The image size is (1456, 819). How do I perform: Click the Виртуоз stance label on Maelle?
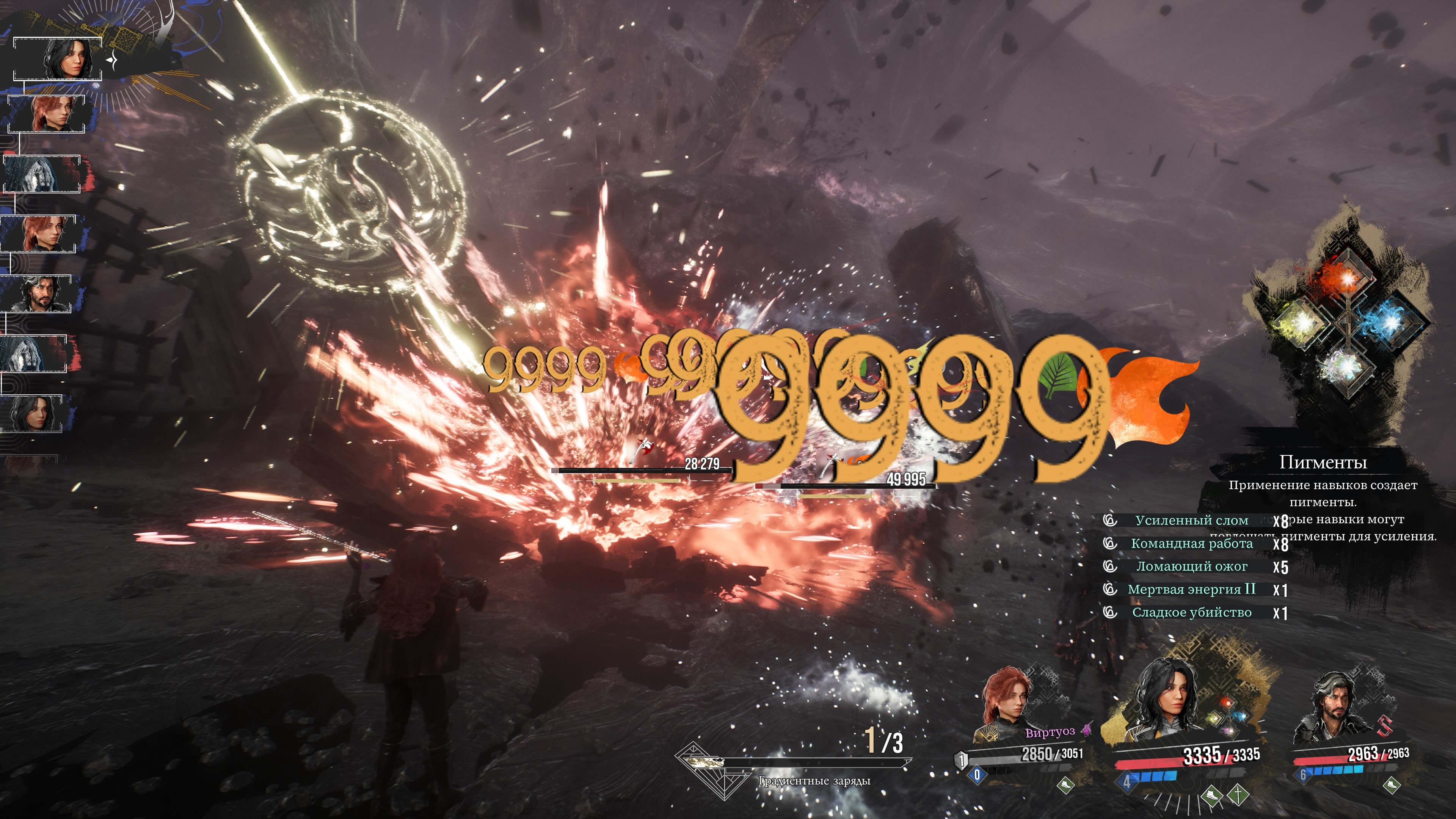pyautogui.click(x=1050, y=733)
